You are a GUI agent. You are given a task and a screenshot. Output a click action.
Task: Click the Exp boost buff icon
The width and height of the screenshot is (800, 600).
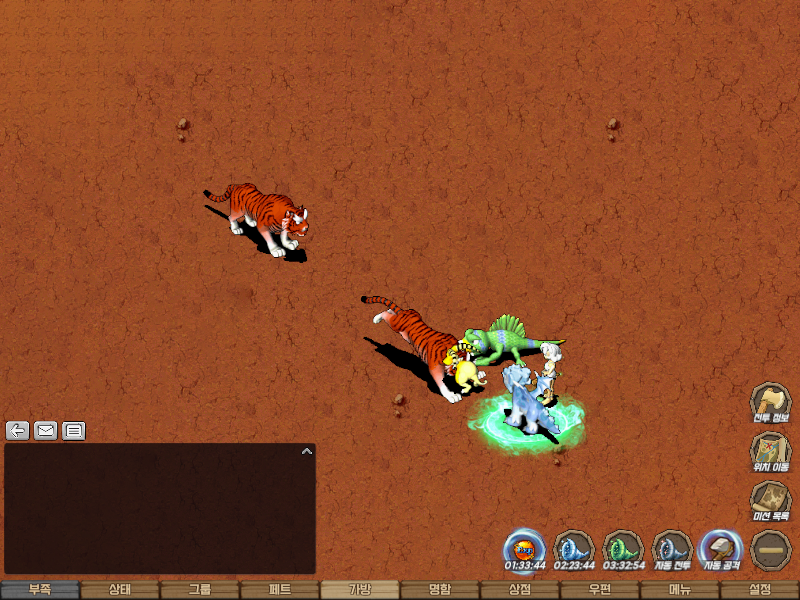(525, 549)
